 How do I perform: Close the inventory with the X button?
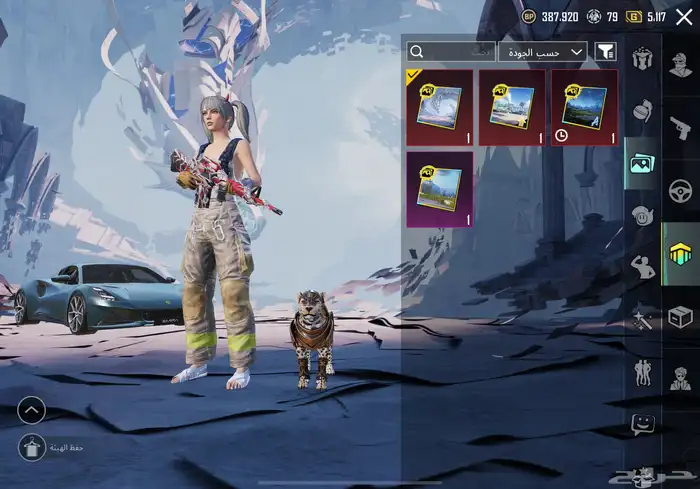point(684,16)
